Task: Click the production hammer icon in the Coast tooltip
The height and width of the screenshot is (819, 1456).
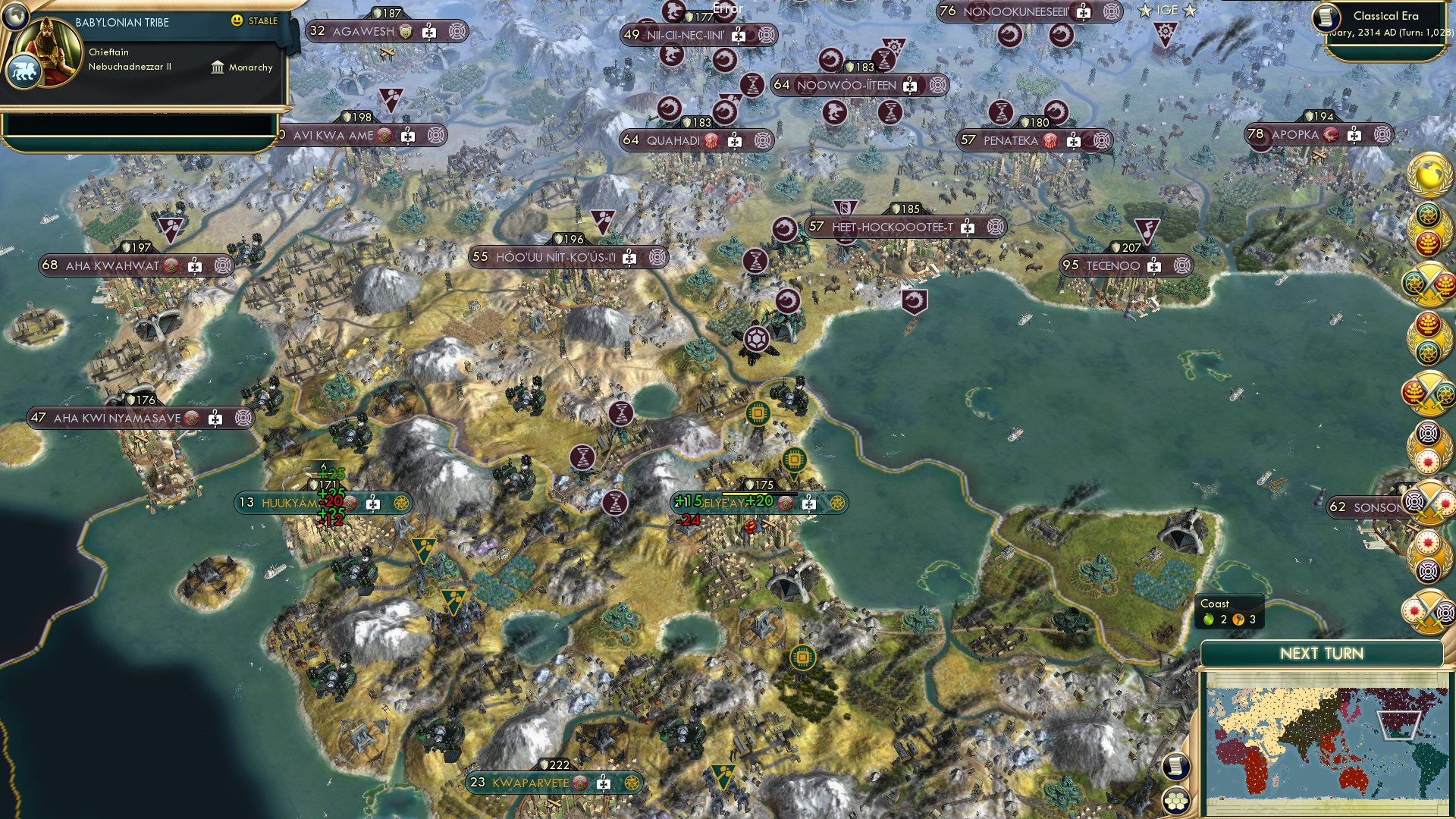Action: tap(1239, 620)
